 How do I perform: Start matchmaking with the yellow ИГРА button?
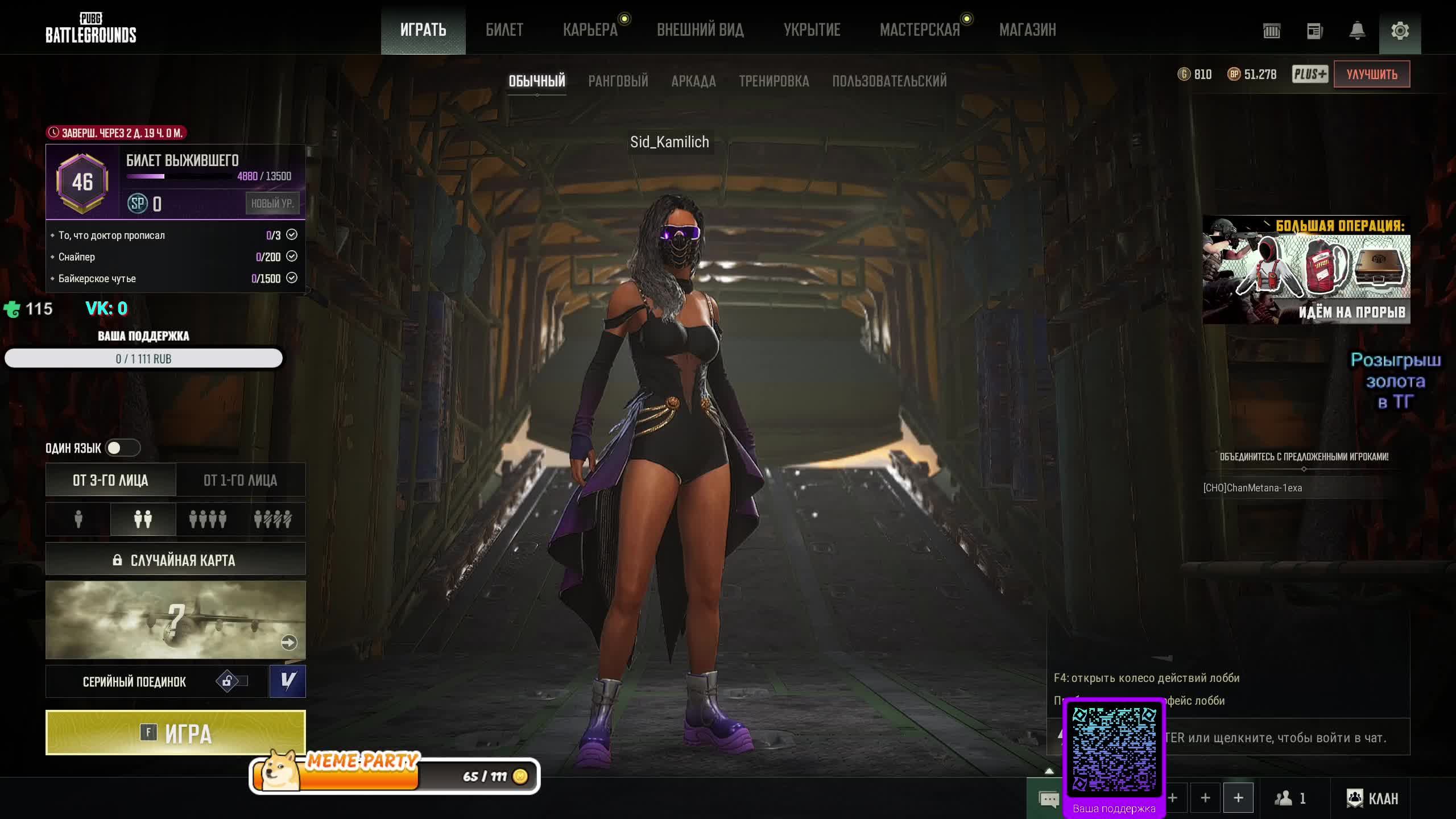[175, 733]
